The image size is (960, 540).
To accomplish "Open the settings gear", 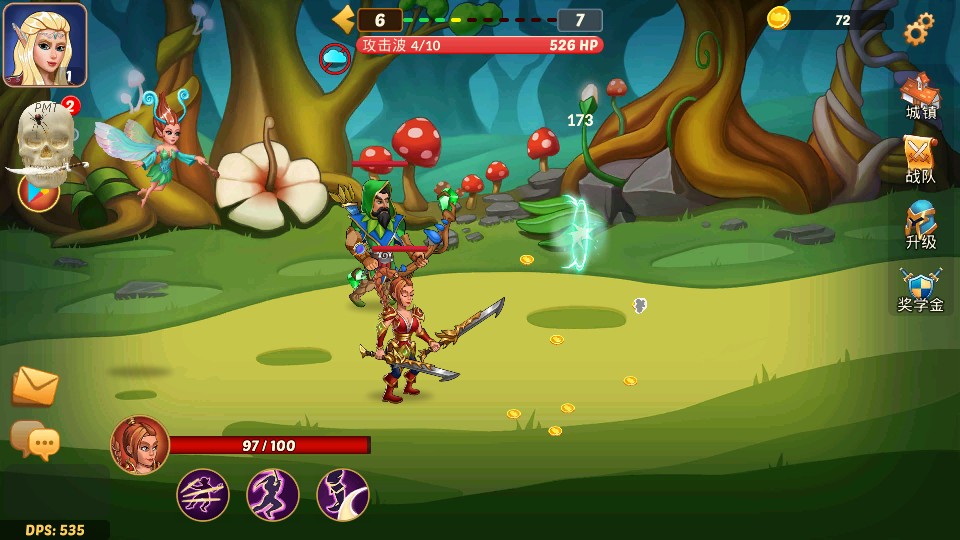I will 918,29.
